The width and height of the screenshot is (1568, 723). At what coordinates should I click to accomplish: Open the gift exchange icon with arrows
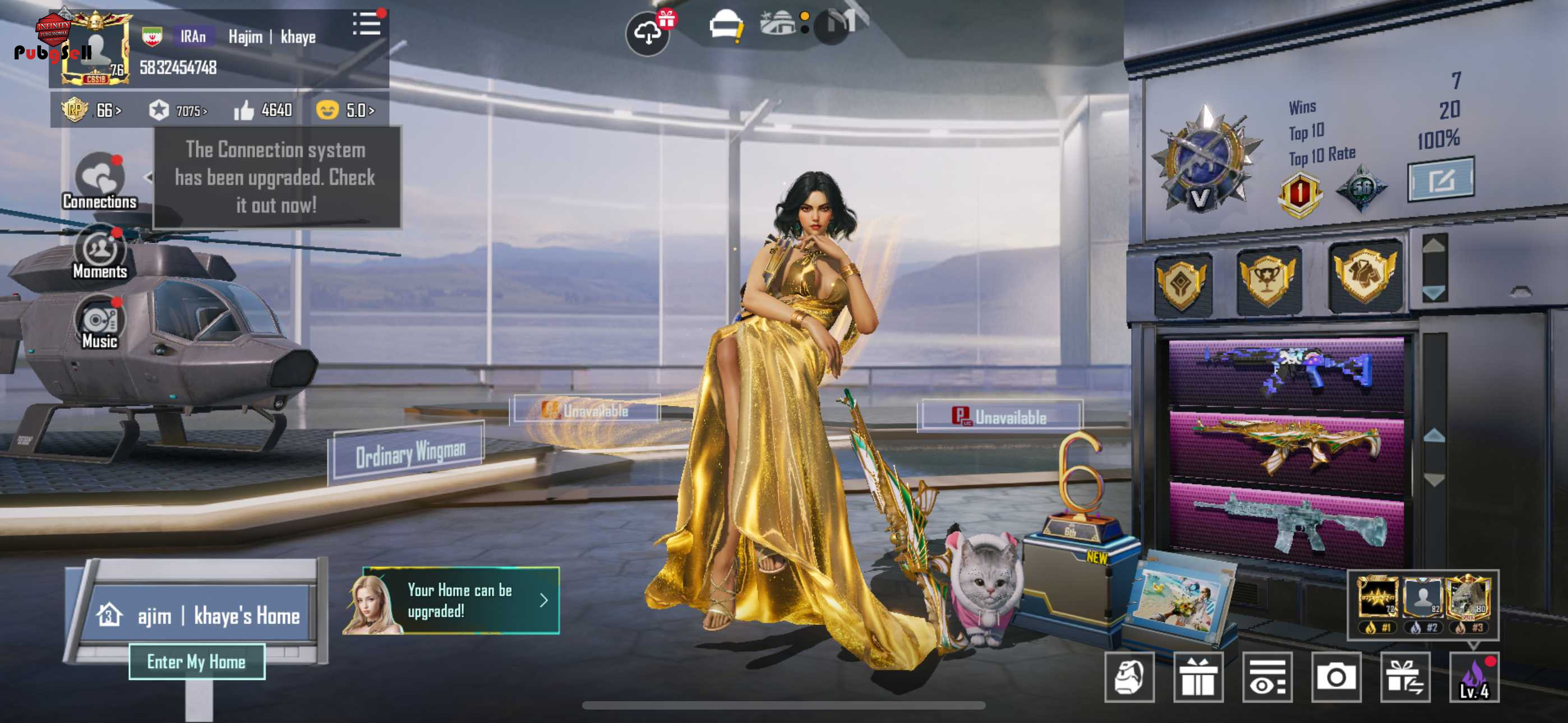coord(1404,676)
